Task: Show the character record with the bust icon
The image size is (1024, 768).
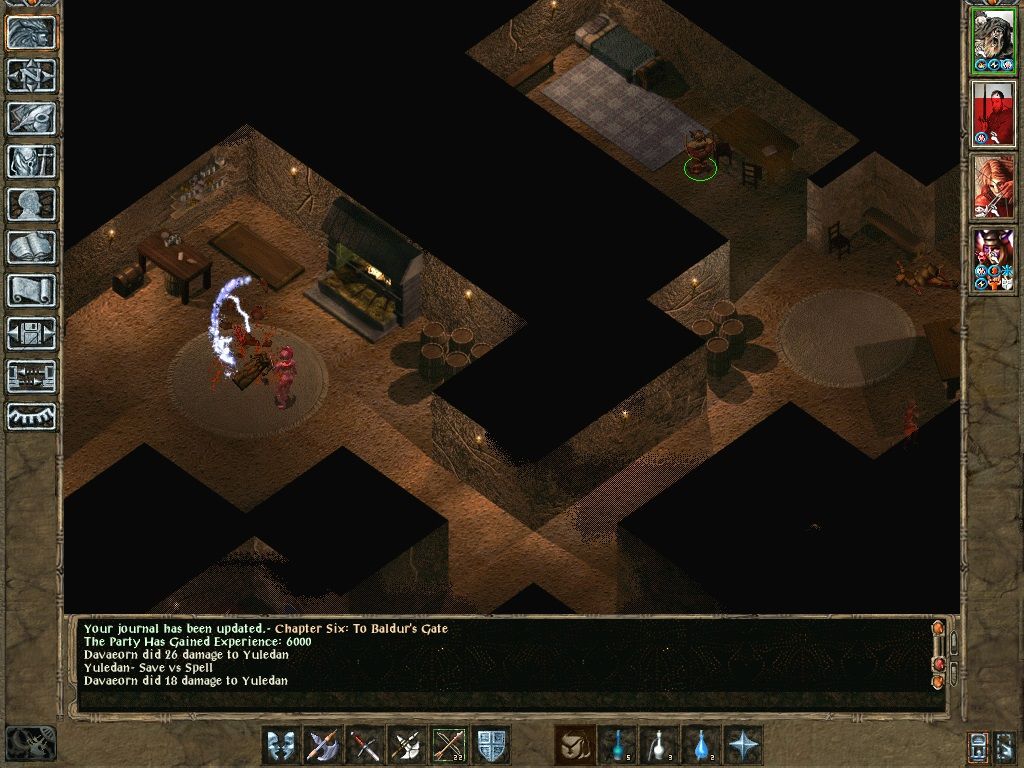Action: (x=32, y=204)
